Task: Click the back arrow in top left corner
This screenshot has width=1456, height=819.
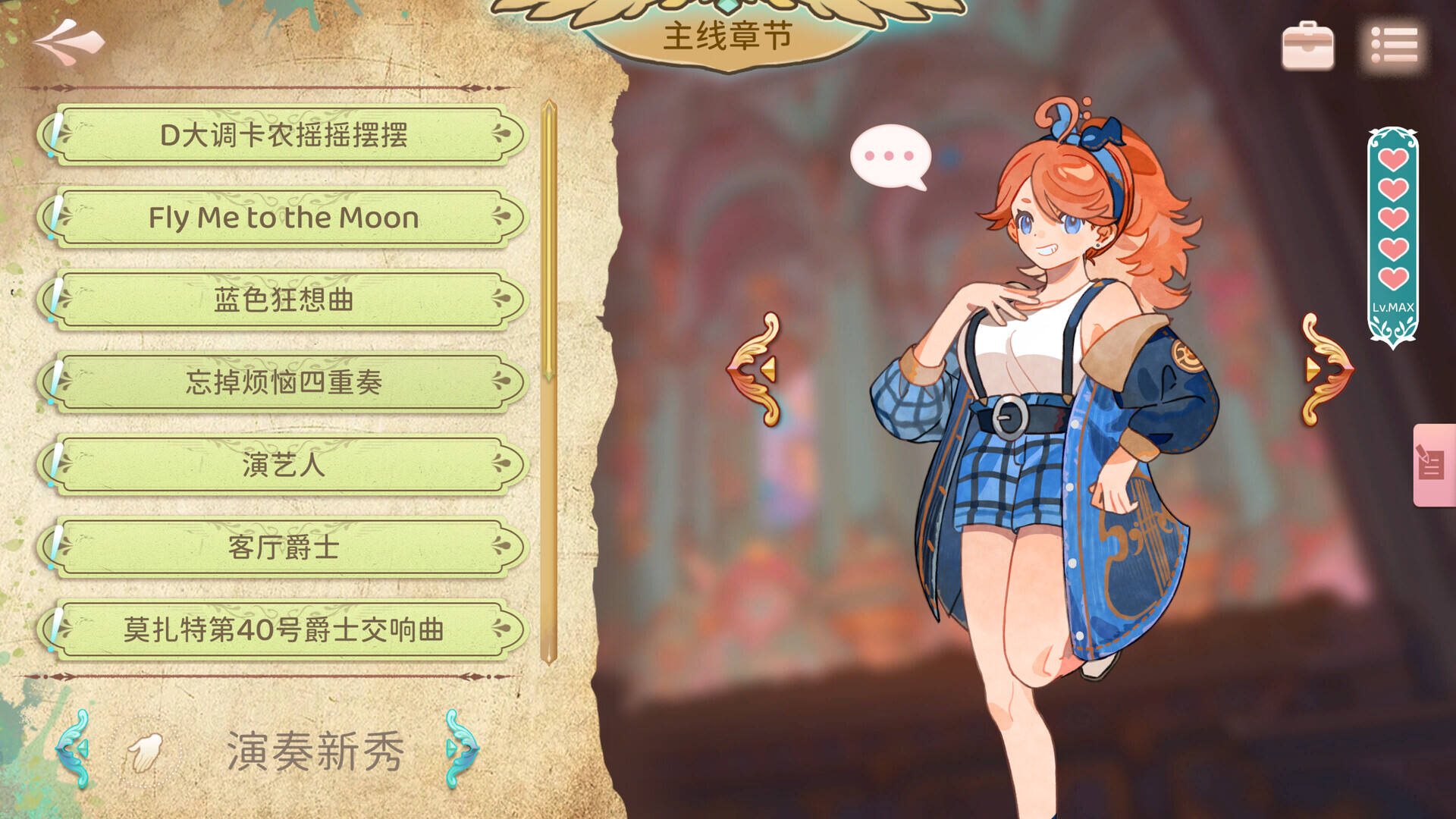Action: [x=67, y=42]
